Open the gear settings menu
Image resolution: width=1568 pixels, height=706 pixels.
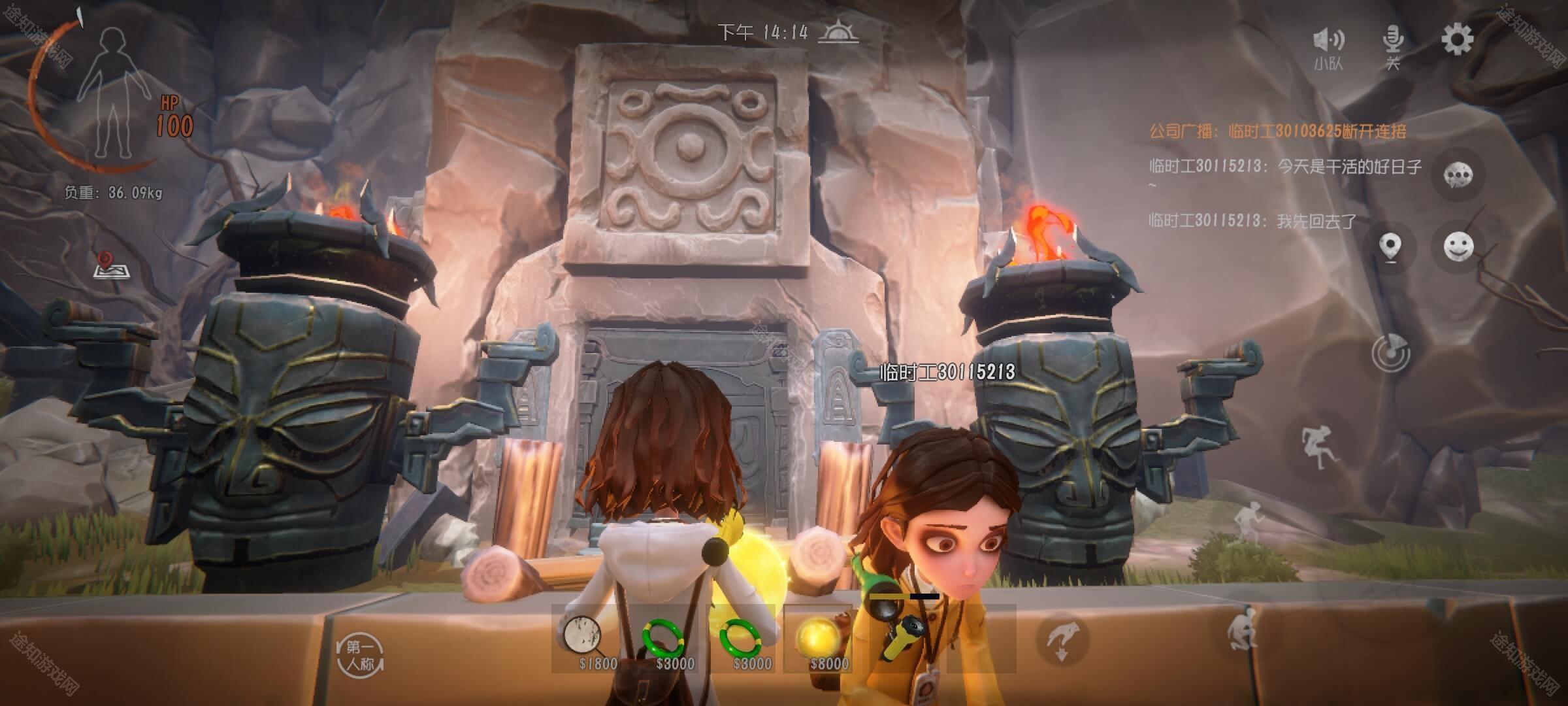pos(1457,41)
